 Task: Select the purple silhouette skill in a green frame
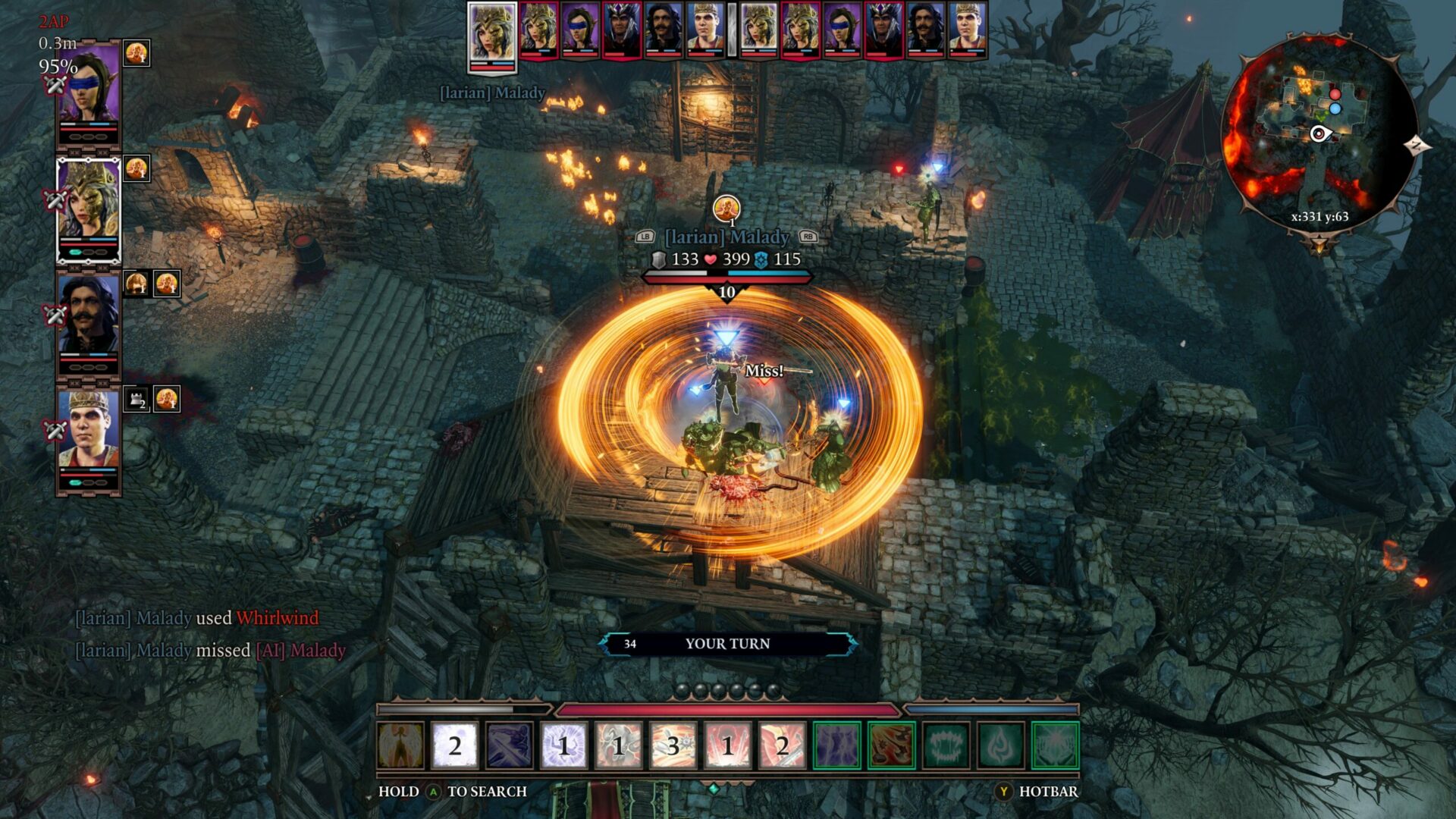(x=838, y=743)
